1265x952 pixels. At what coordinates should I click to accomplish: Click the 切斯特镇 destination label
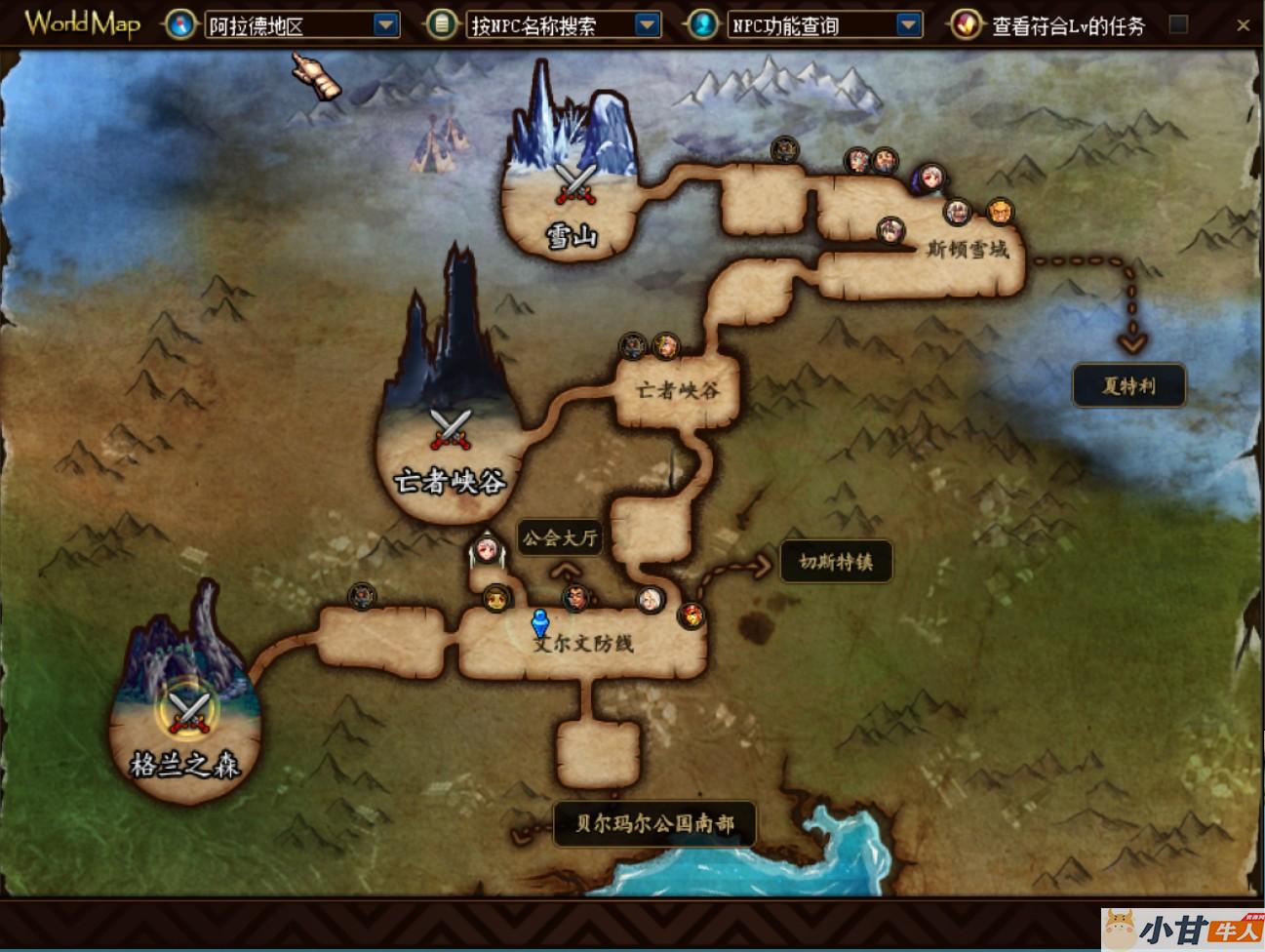tap(836, 562)
